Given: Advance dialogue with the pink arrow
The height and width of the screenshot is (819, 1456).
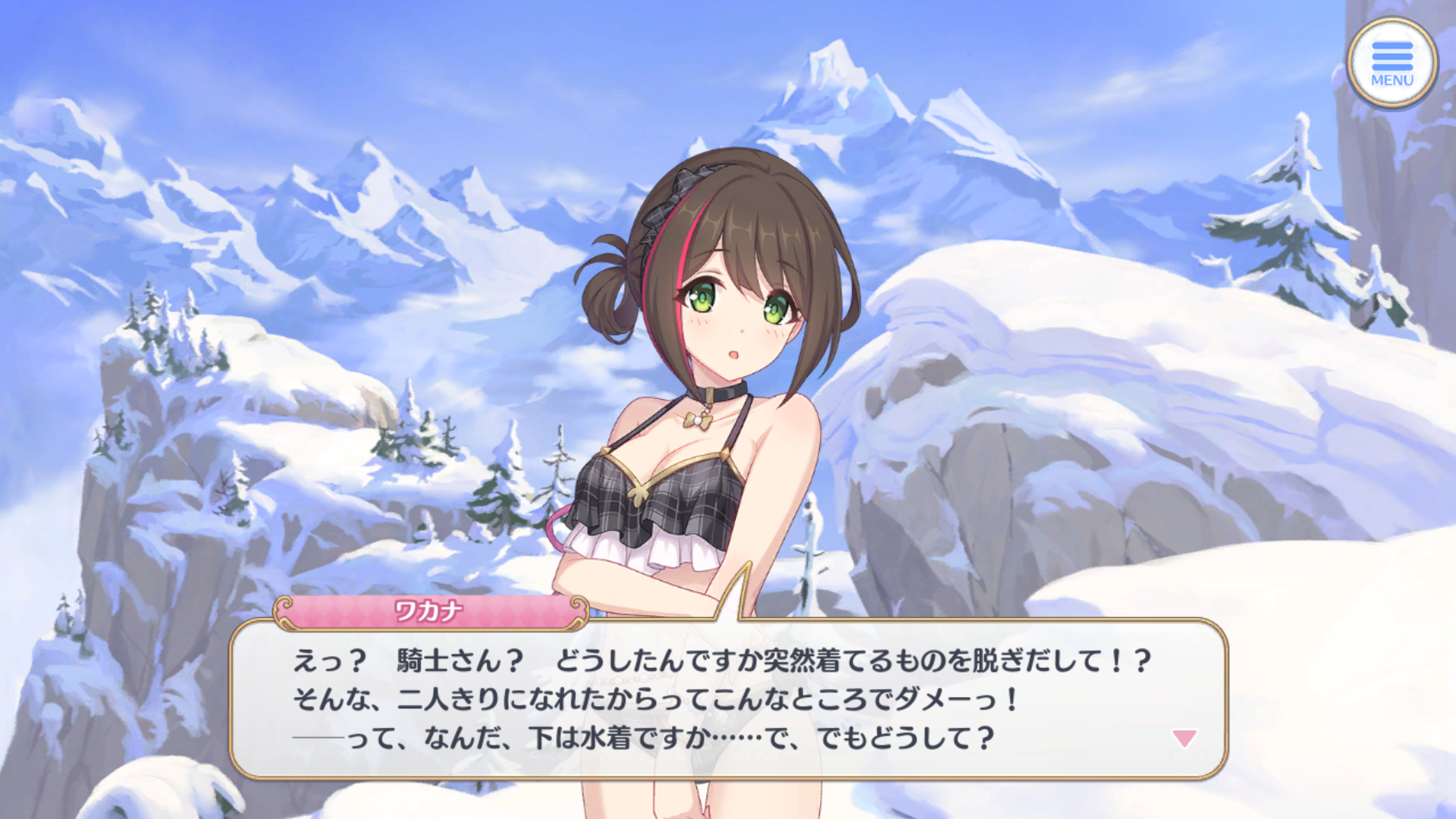Looking at the screenshot, I should coord(1184,738).
